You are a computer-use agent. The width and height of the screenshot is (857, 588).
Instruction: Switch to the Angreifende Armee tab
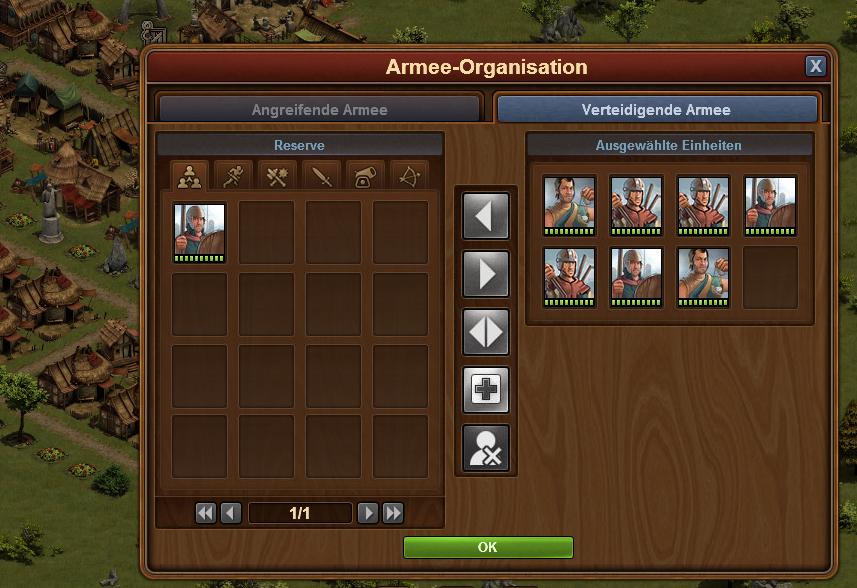(x=319, y=110)
